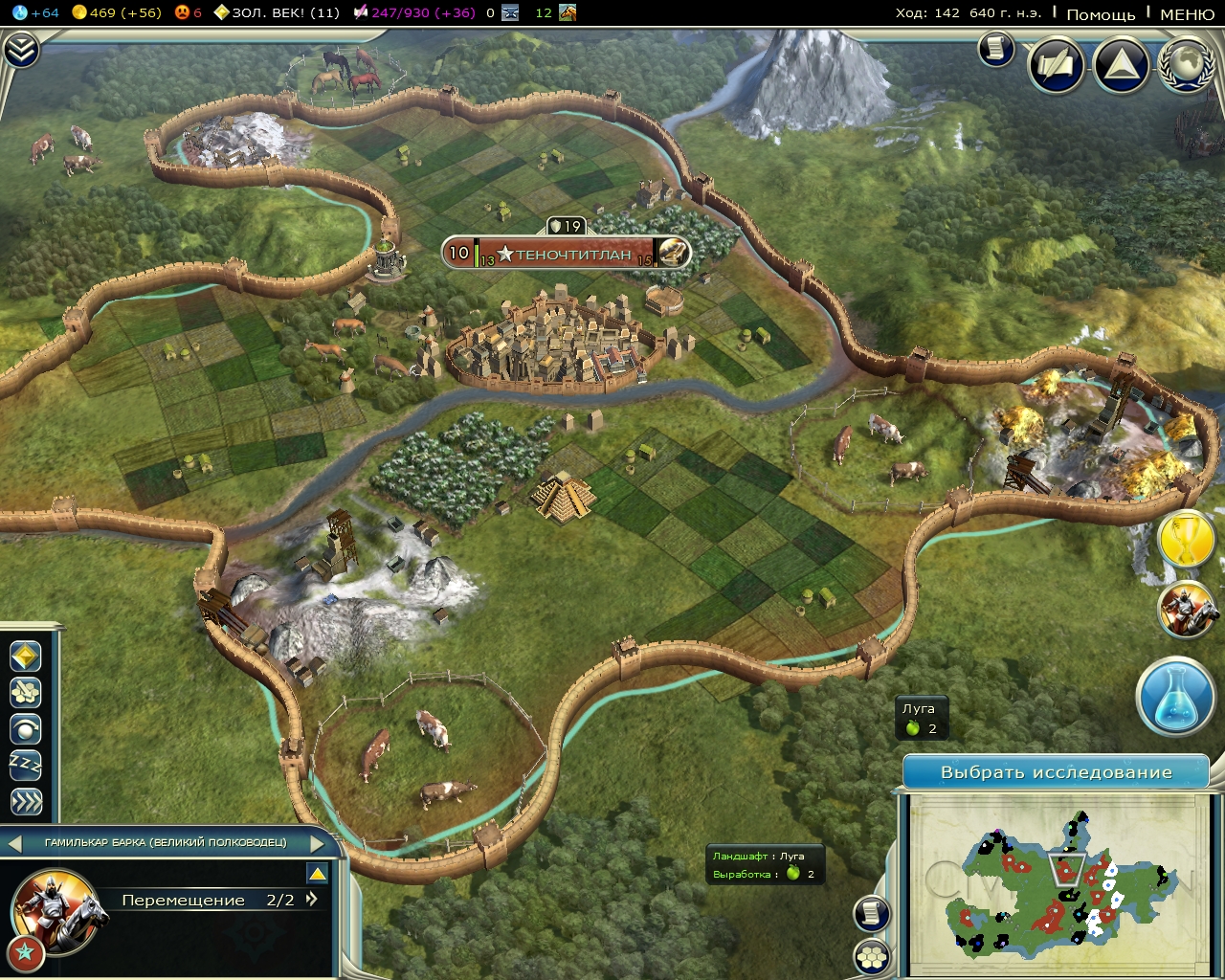Open the military overview general icon
Image resolution: width=1225 pixels, height=980 pixels.
point(1187,612)
